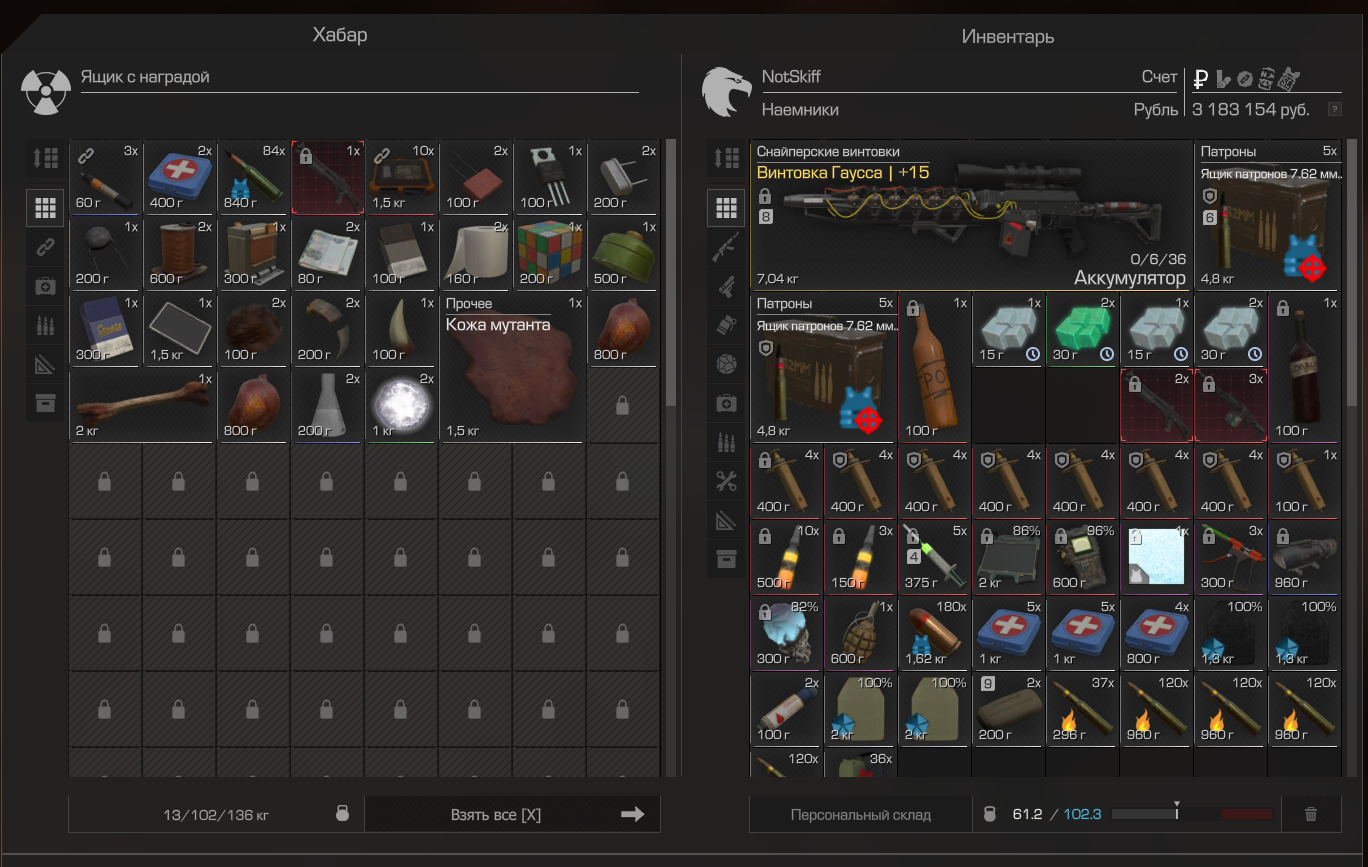Choose the green canned food tin

pyautogui.click(x=622, y=252)
